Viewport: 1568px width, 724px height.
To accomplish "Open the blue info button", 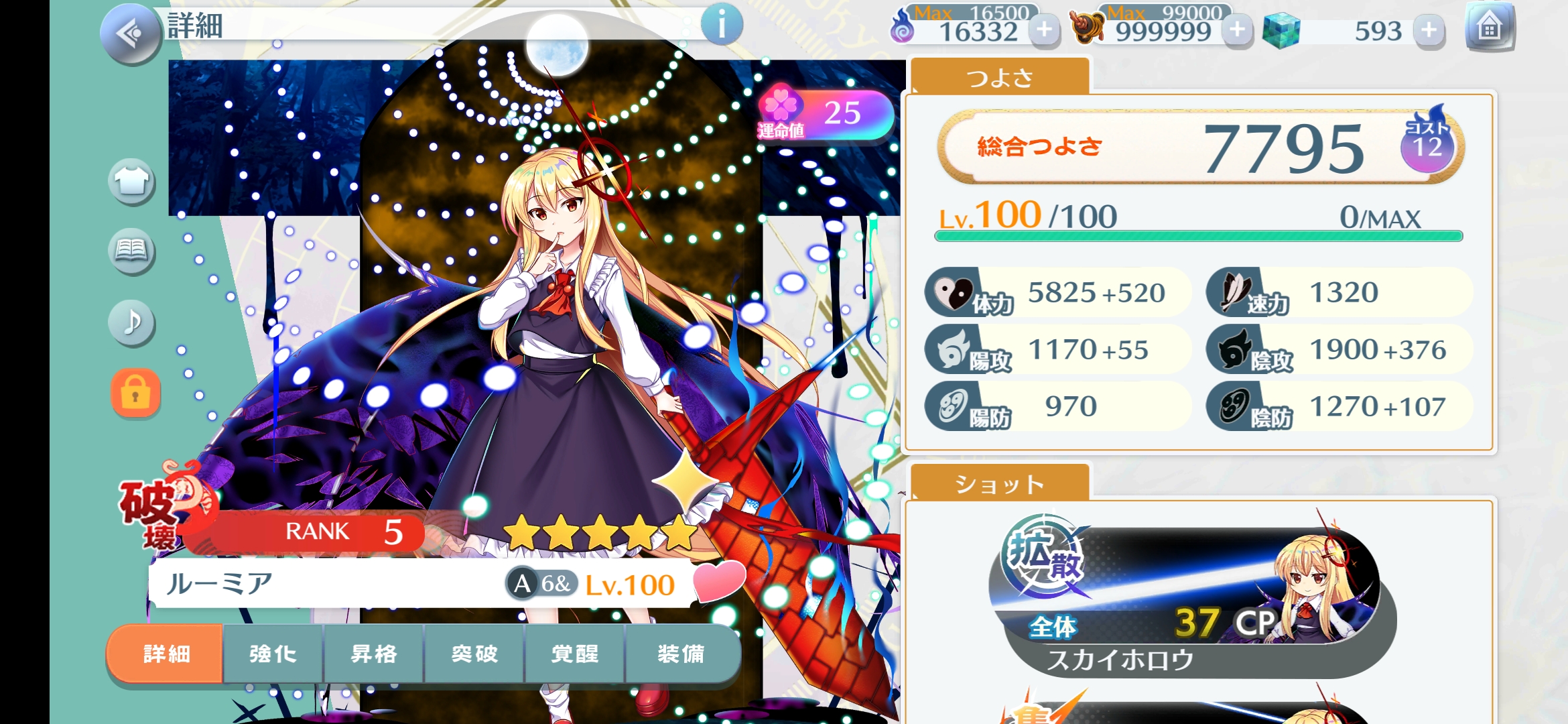I will coord(722,25).
